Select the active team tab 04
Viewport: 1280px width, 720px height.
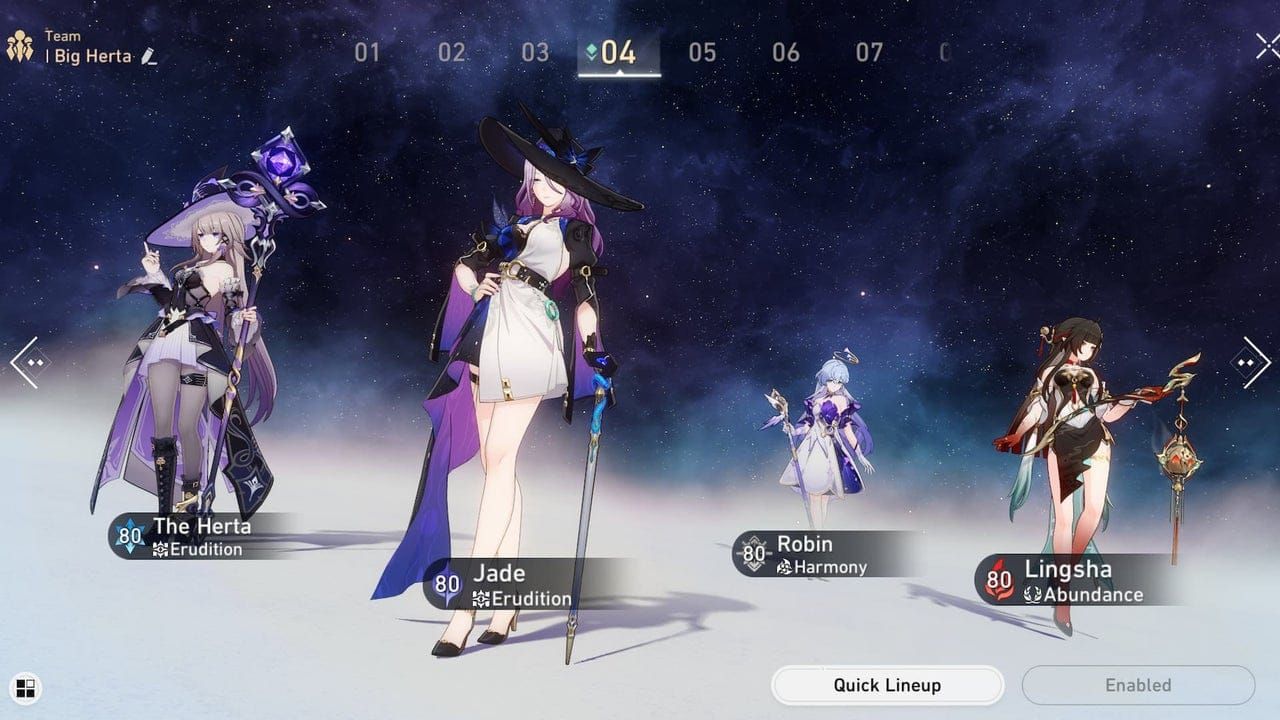point(619,52)
